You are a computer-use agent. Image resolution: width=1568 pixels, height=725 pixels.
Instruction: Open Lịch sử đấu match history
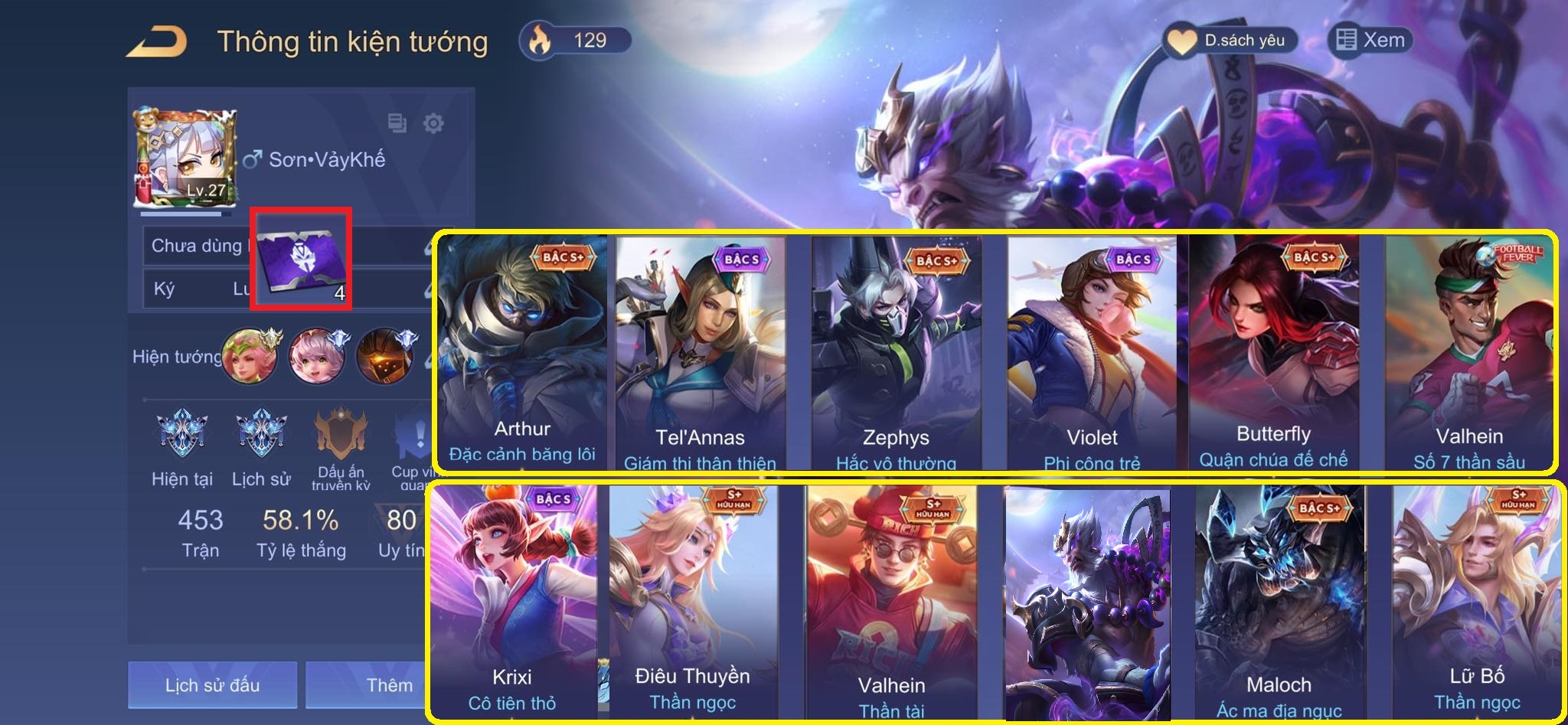pyautogui.click(x=212, y=684)
